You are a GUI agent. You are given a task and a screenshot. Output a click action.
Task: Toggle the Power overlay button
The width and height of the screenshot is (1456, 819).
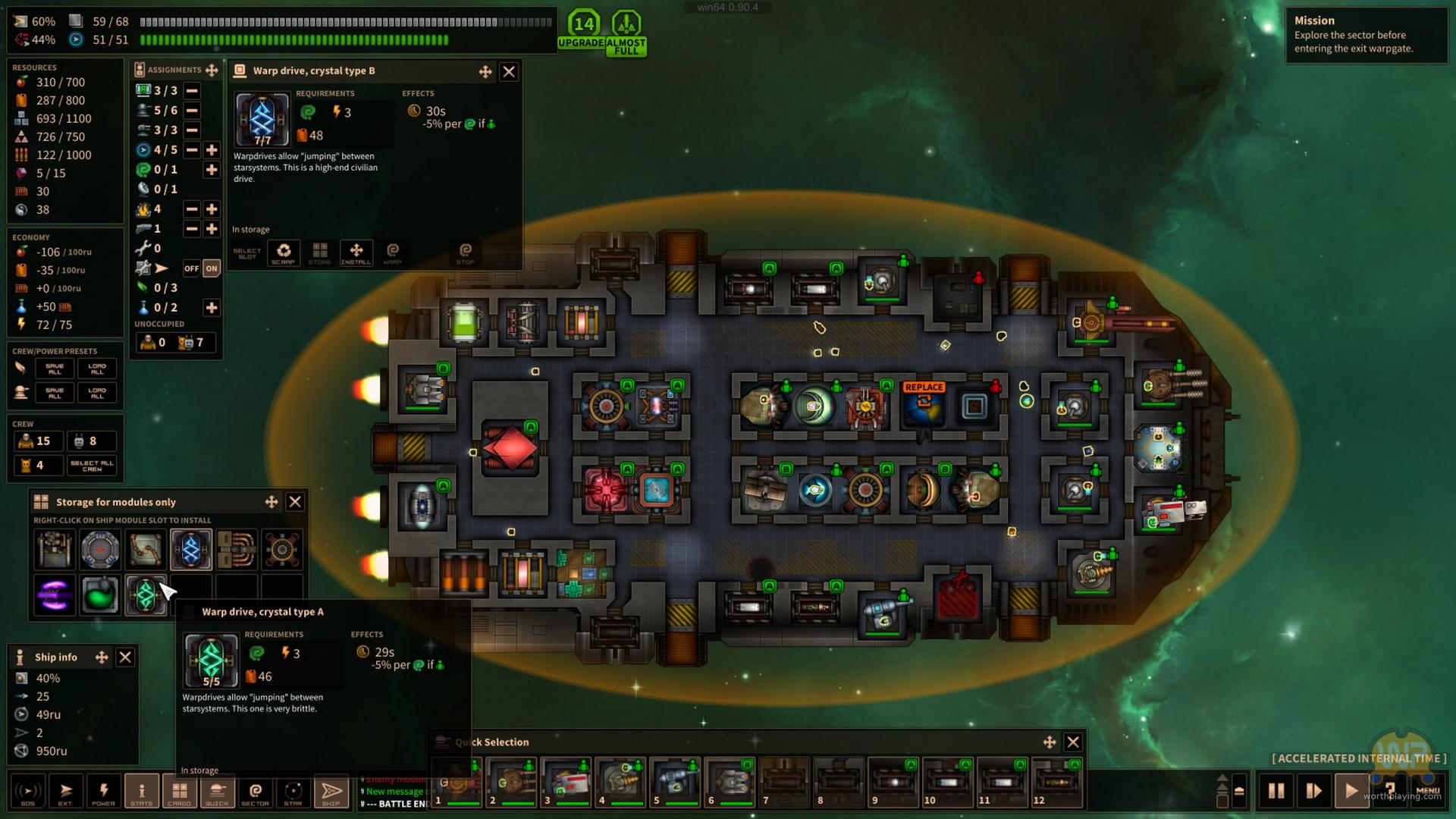103,792
